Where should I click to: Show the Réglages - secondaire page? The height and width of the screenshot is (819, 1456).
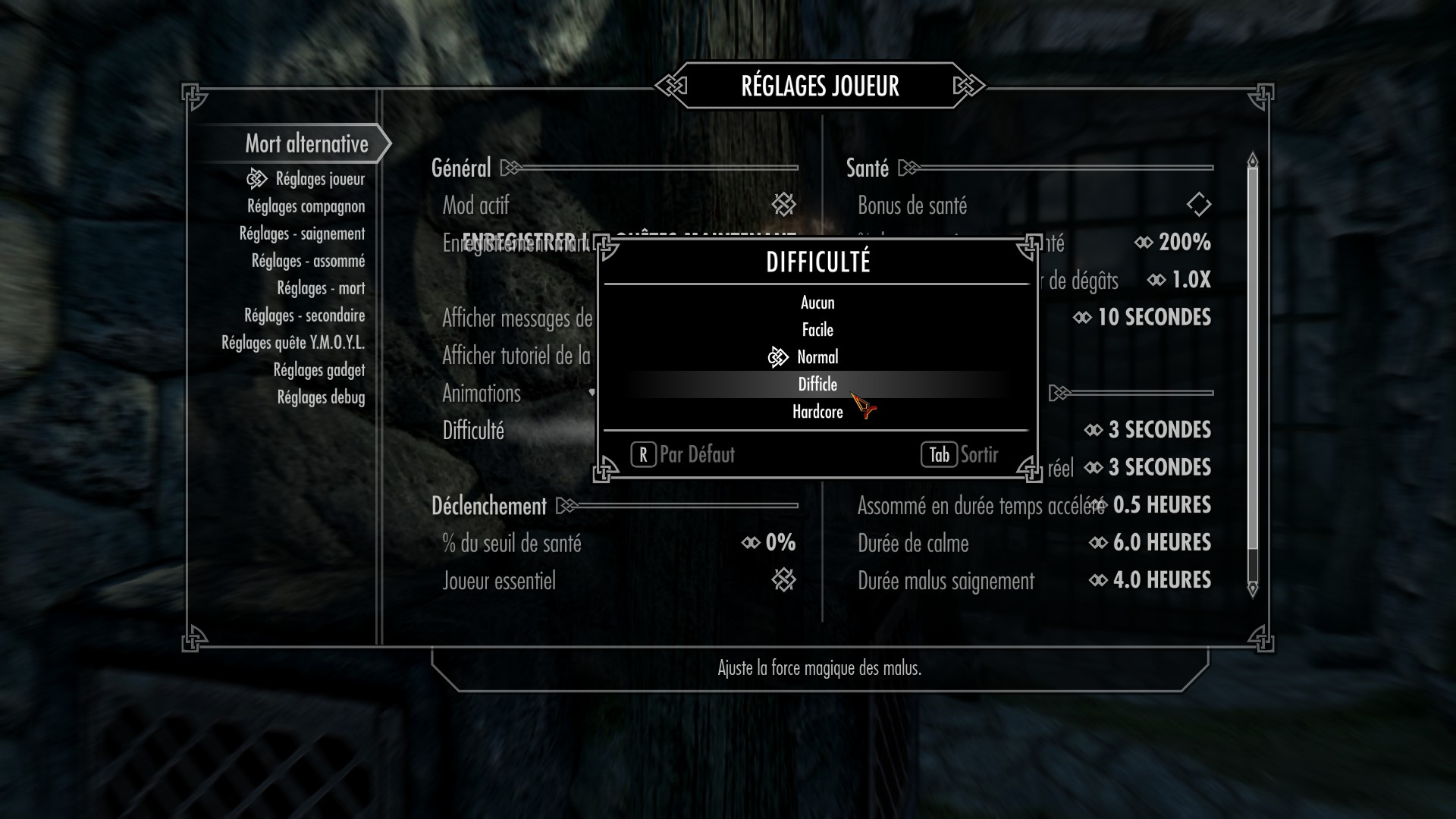coord(304,315)
